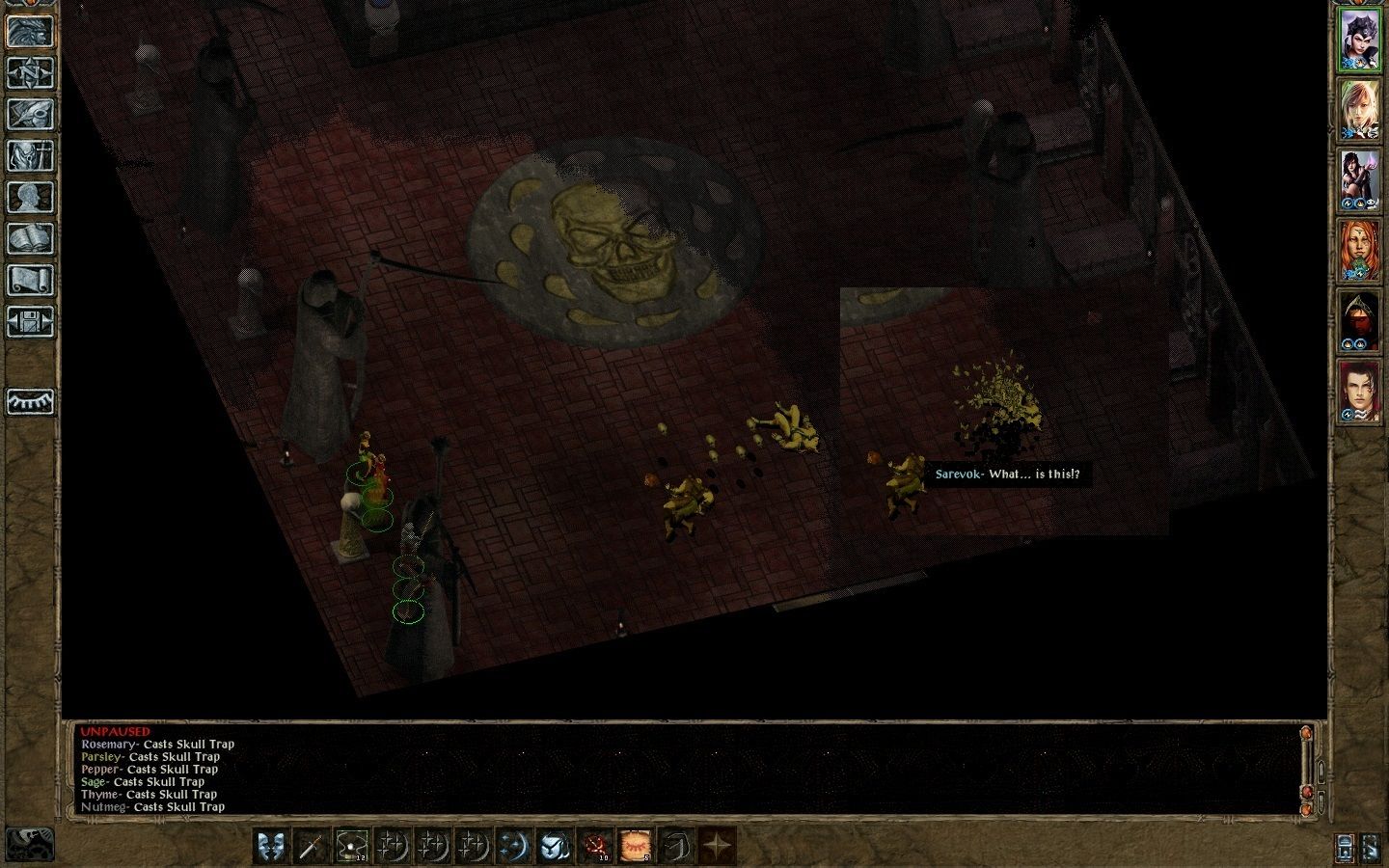This screenshot has height=868, width=1389.
Task: Select the hooded masked character portrait
Action: (1360, 321)
